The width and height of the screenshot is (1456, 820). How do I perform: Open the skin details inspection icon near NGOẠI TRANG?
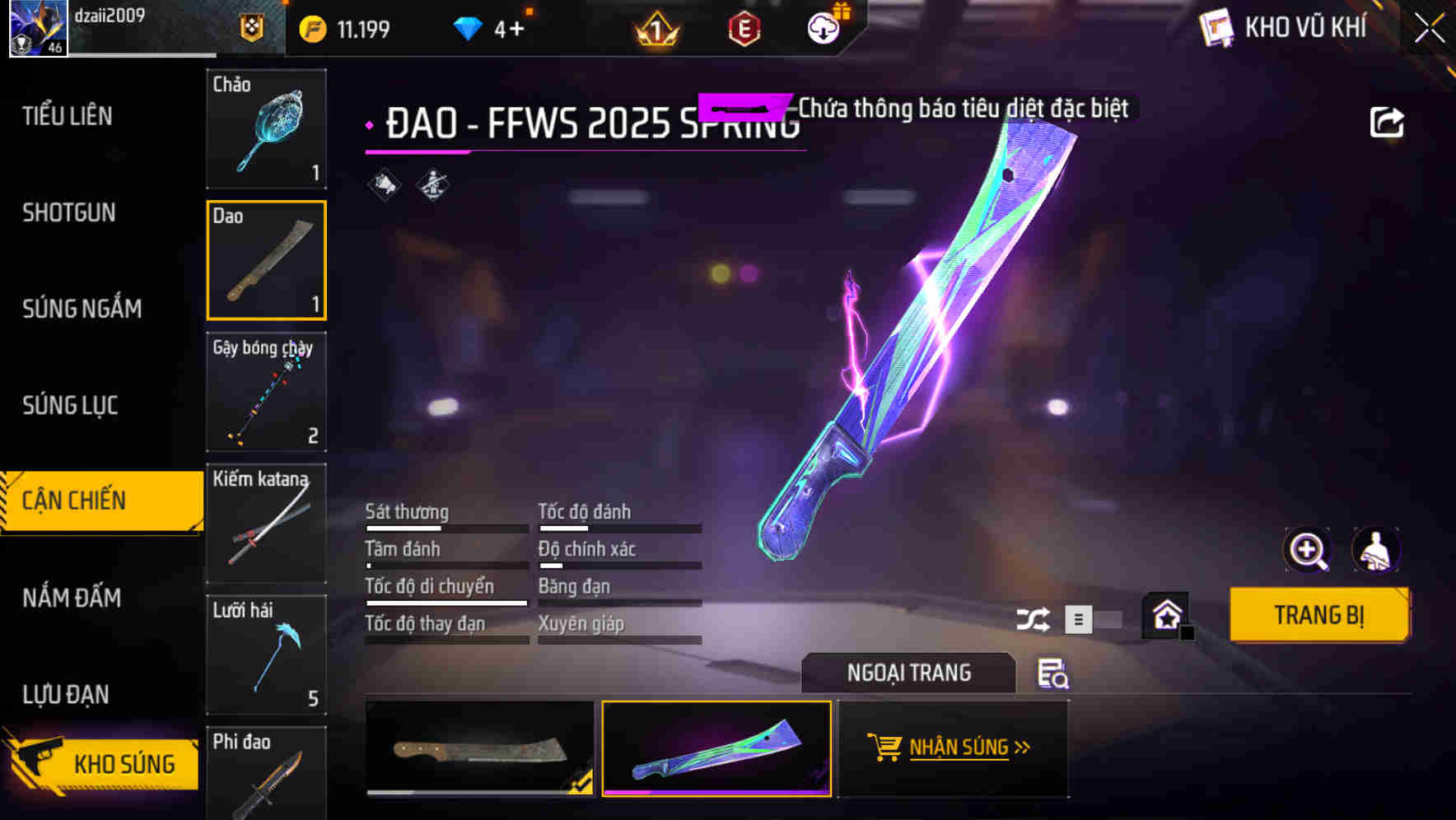pyautogui.click(x=1053, y=674)
